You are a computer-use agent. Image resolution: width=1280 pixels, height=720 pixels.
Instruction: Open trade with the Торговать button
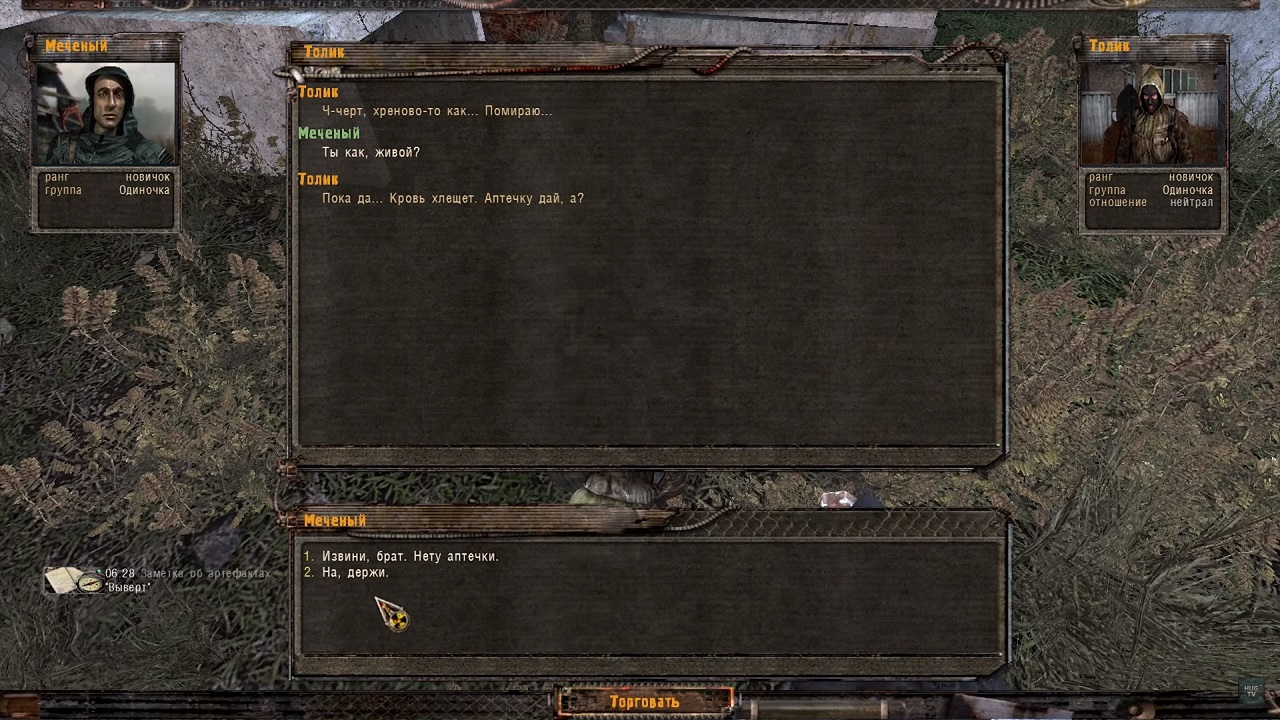point(645,701)
